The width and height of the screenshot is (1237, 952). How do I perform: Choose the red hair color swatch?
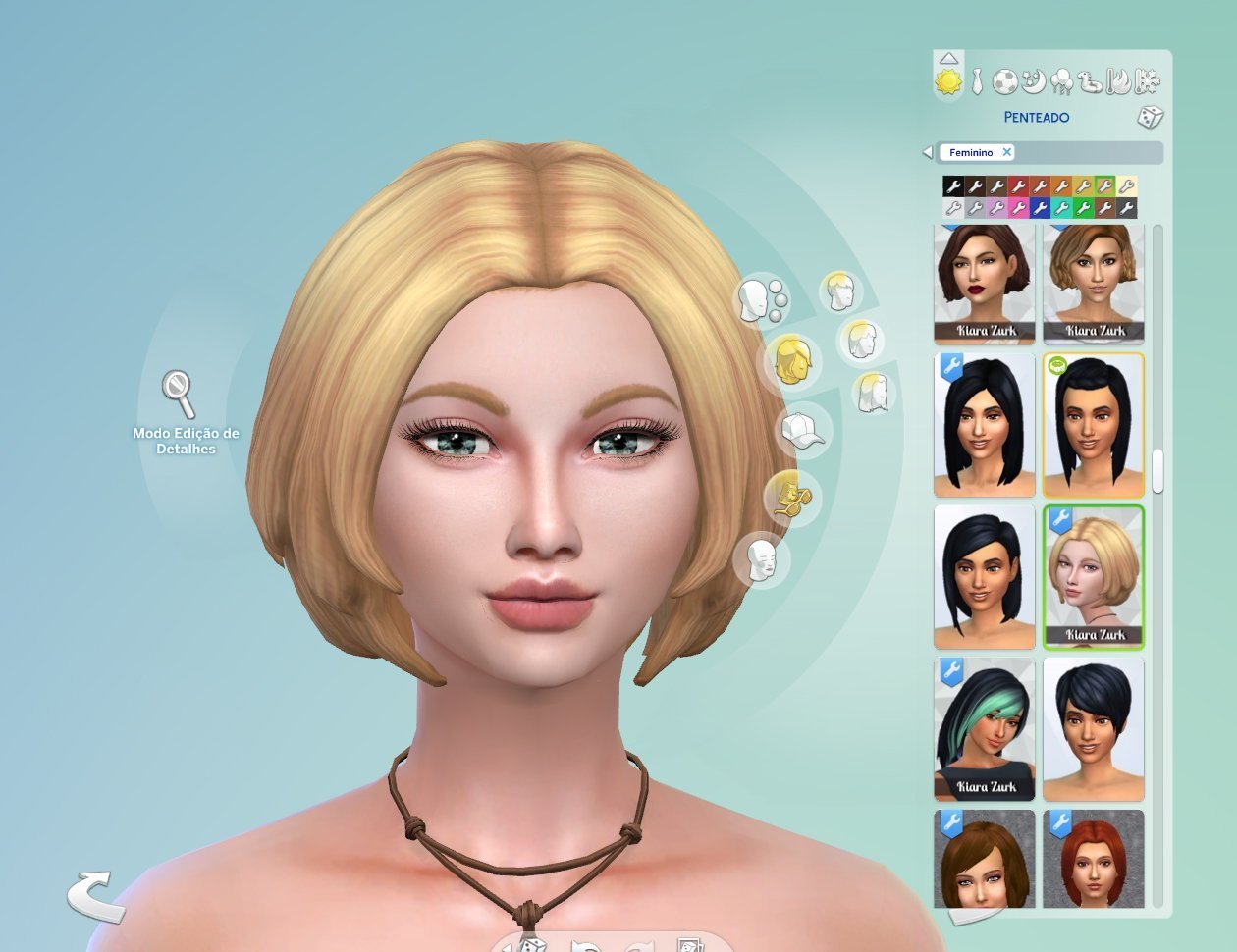1018,185
